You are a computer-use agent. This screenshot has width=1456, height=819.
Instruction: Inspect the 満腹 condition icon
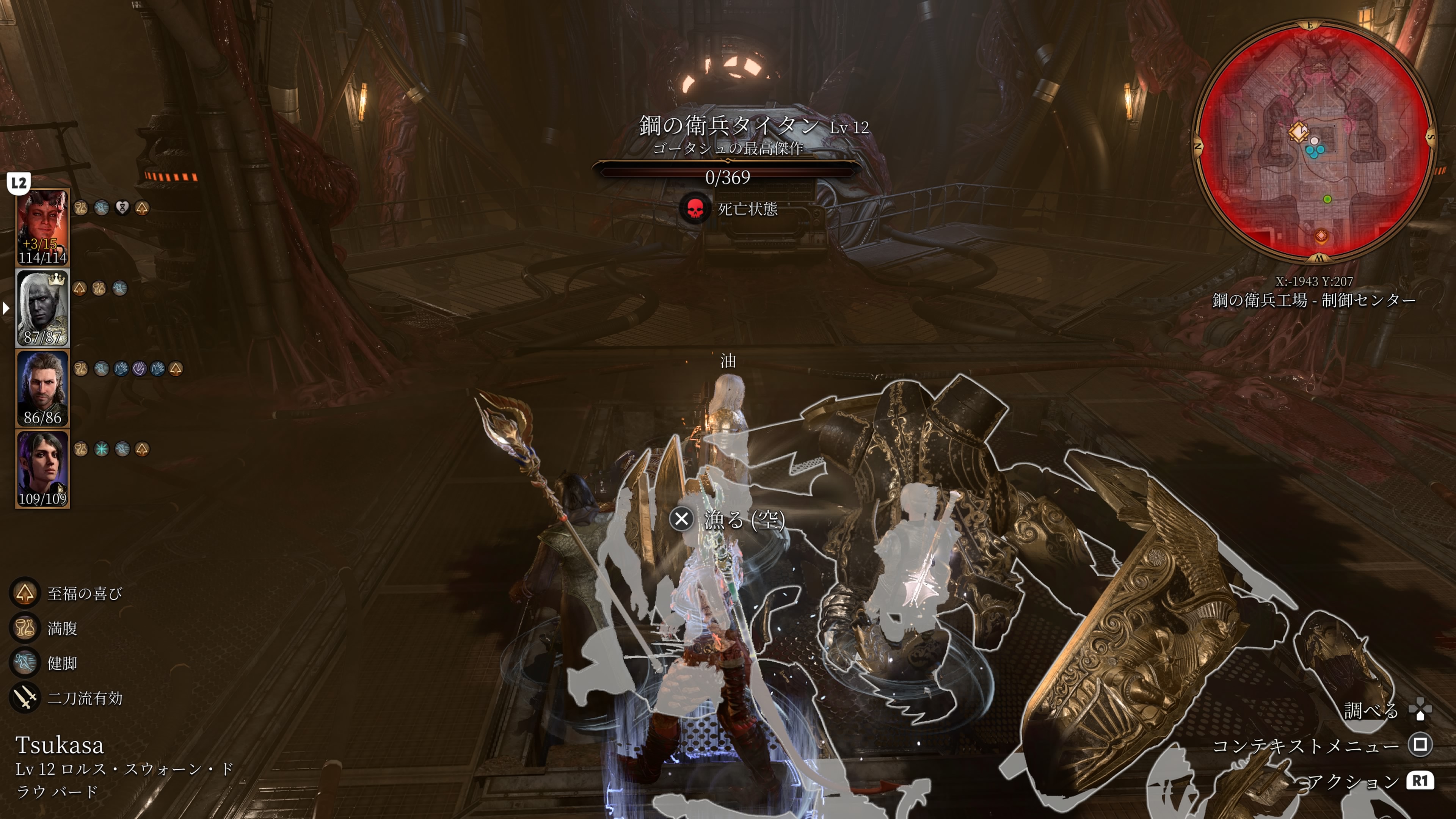(x=25, y=628)
